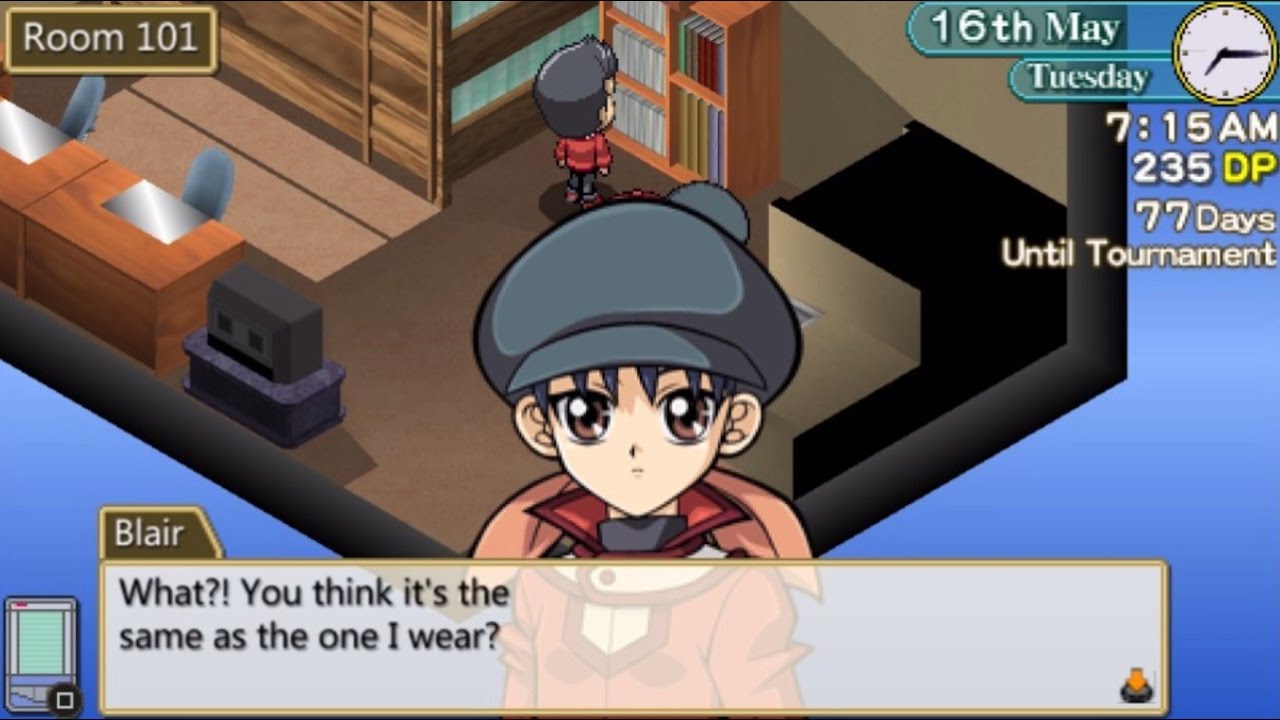Viewport: 1280px width, 720px height.
Task: Click the 'Room 101' location label
Action: [x=110, y=38]
